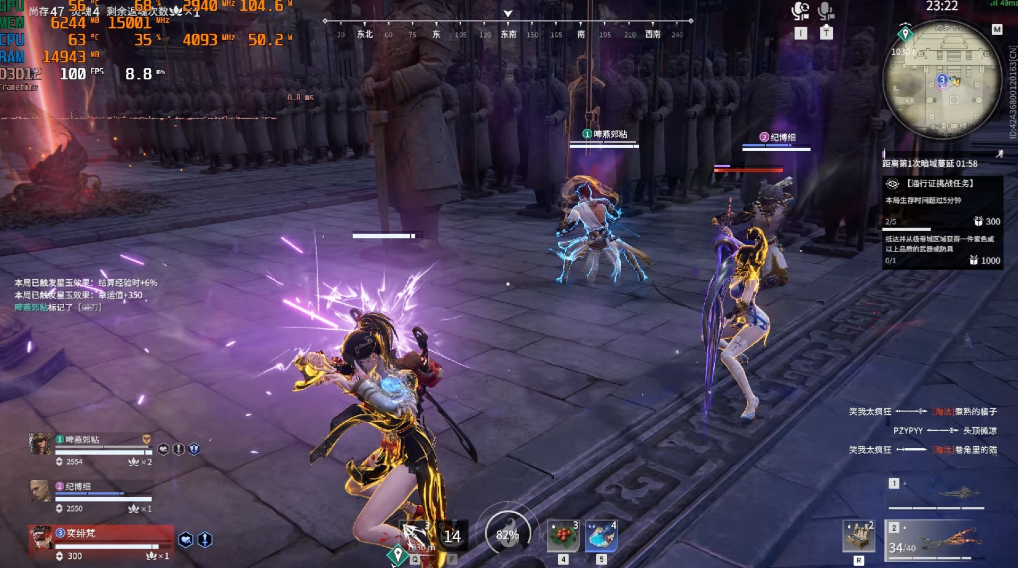Click the 82% circular gauge icon
The width and height of the screenshot is (1018, 568).
507,534
